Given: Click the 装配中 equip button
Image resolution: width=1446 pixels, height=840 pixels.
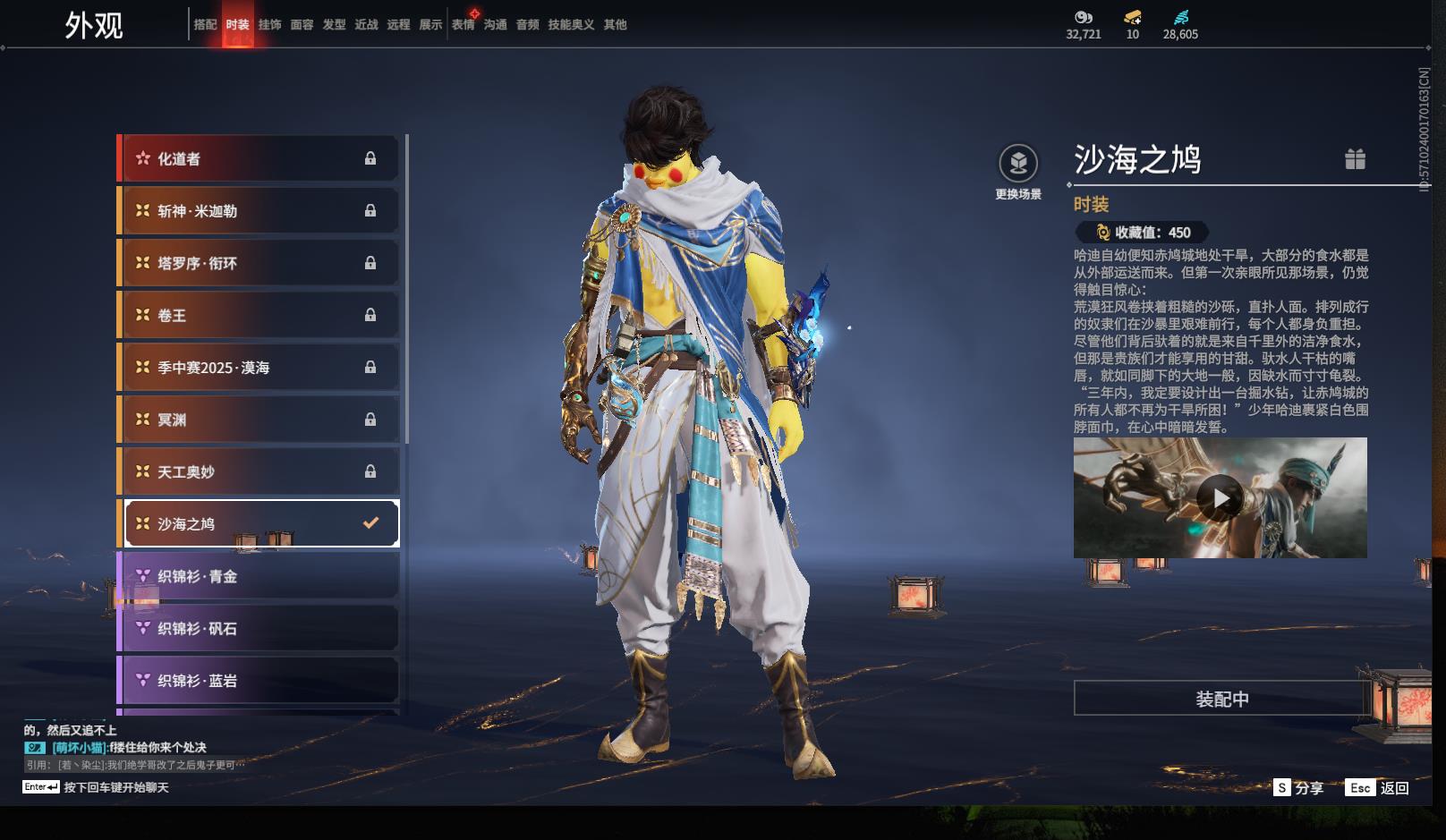Looking at the screenshot, I should 1221,699.
